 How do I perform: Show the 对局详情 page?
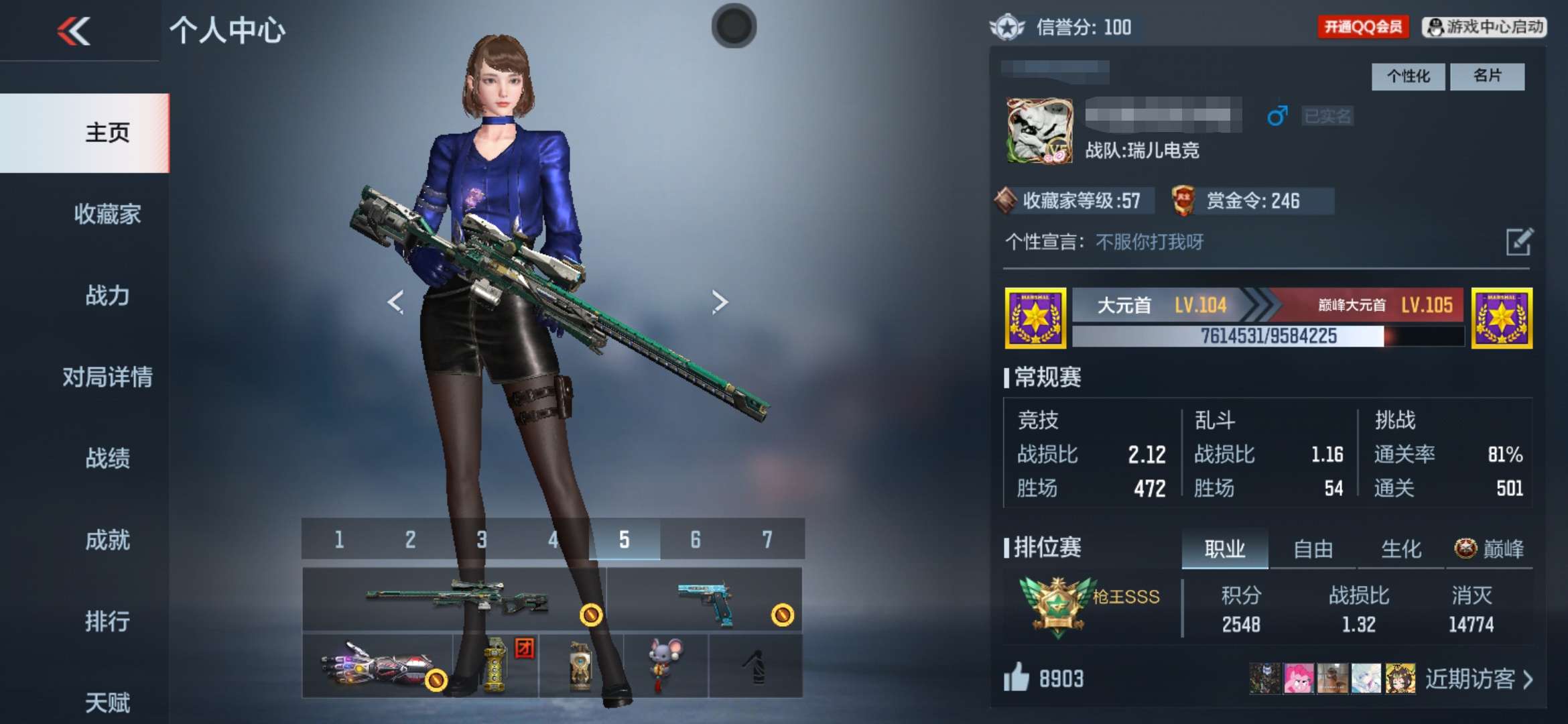pyautogui.click(x=107, y=377)
